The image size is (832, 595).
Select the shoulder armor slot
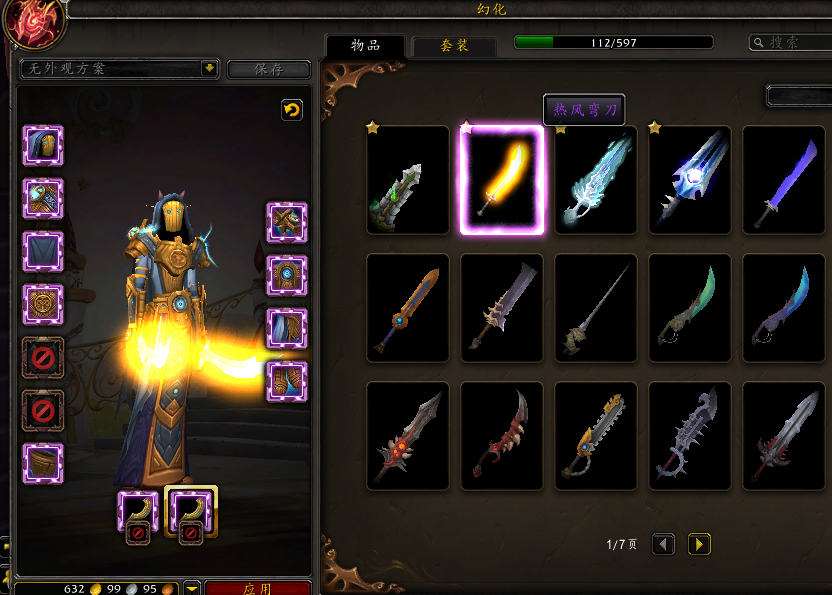click(43, 199)
